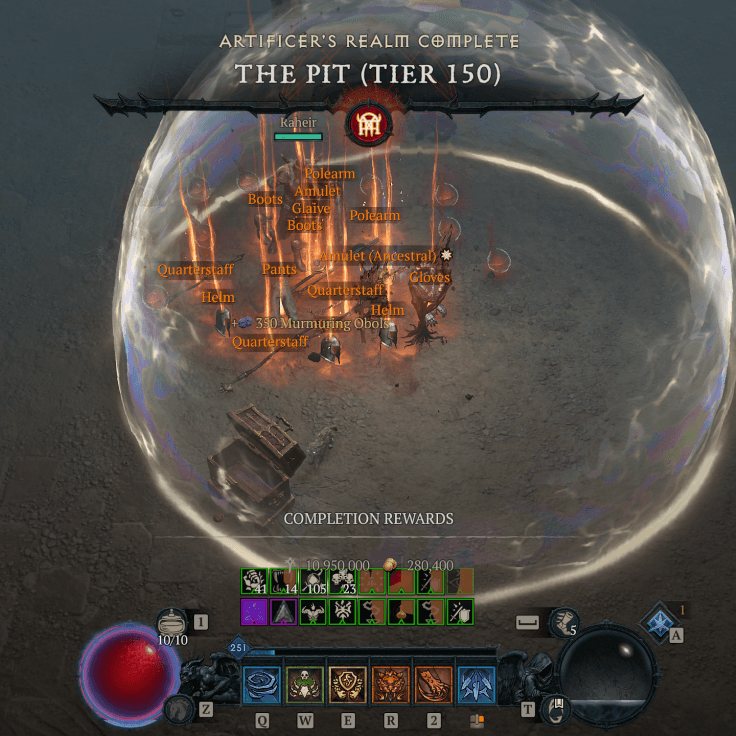Use the green skull skill
The image size is (736, 736).
pyautogui.click(x=305, y=685)
